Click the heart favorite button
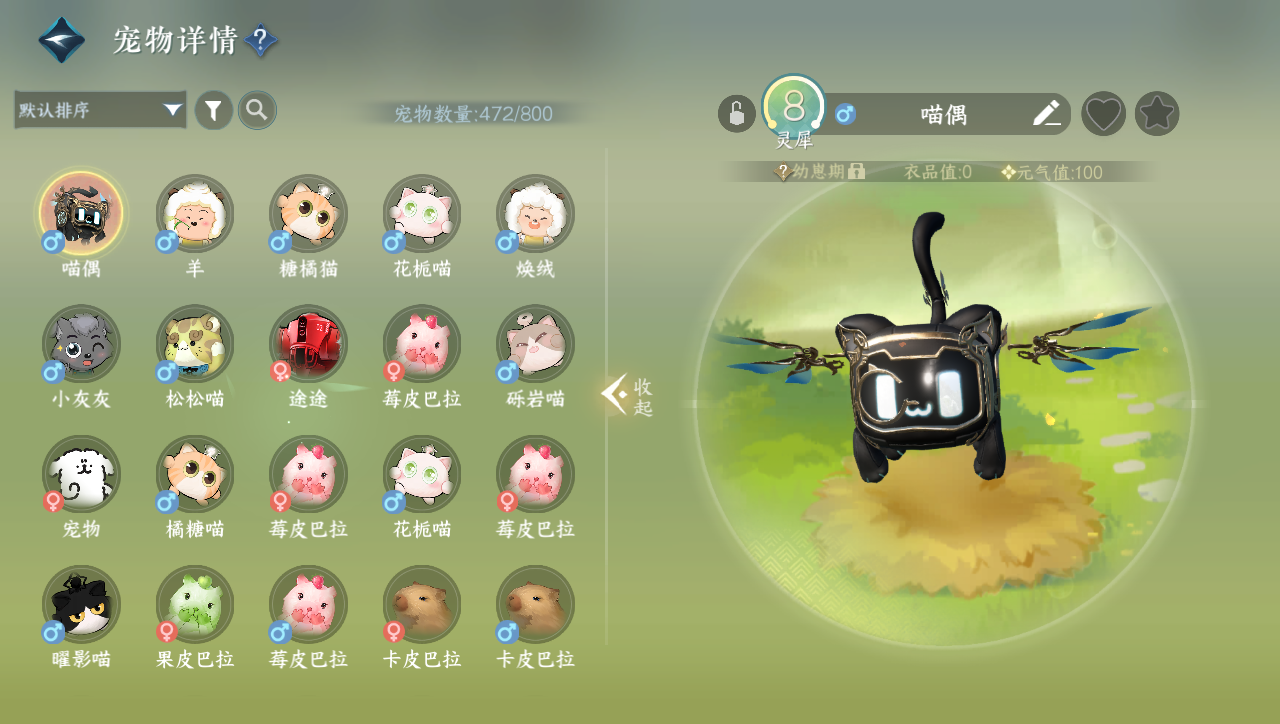This screenshot has width=1280, height=724. 1104,114
